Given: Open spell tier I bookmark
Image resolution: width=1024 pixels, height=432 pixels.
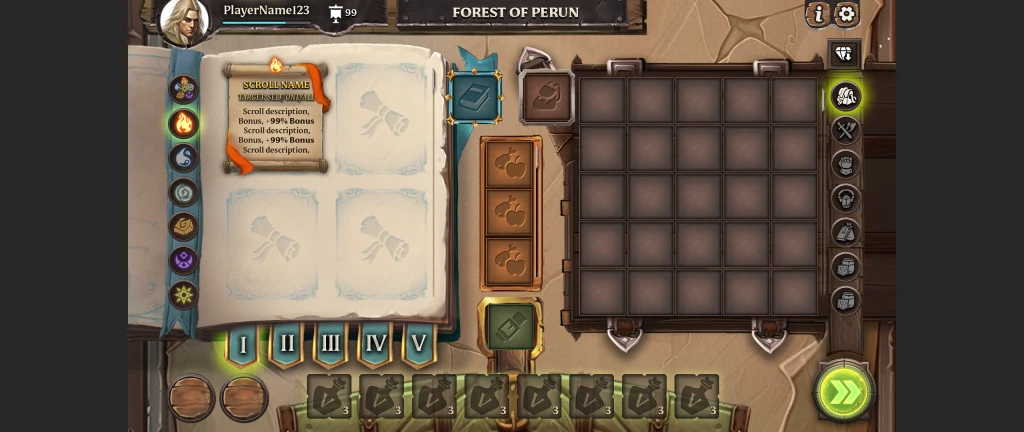Looking at the screenshot, I should pos(242,345).
